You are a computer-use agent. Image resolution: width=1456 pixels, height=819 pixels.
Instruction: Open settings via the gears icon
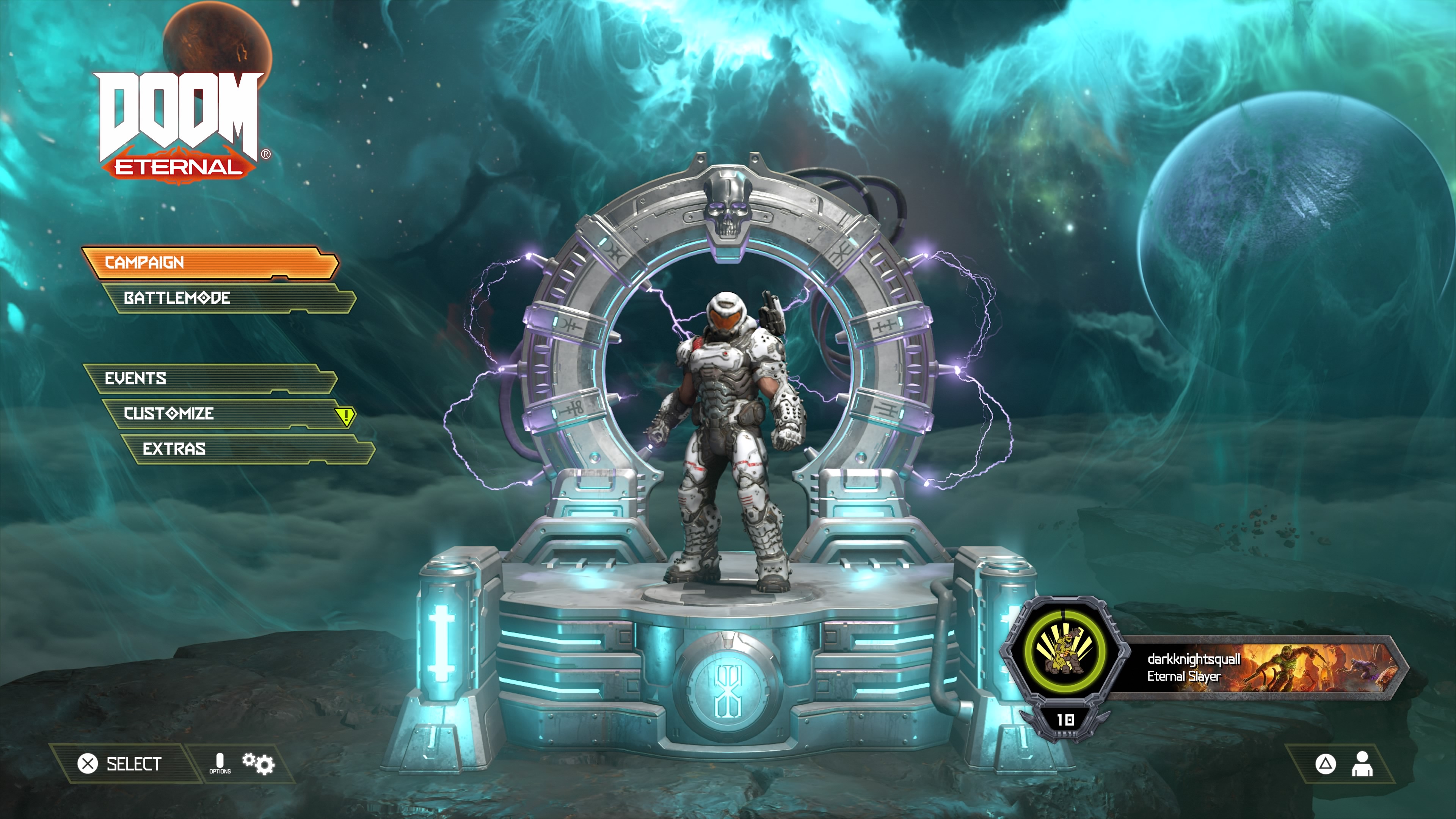258,764
